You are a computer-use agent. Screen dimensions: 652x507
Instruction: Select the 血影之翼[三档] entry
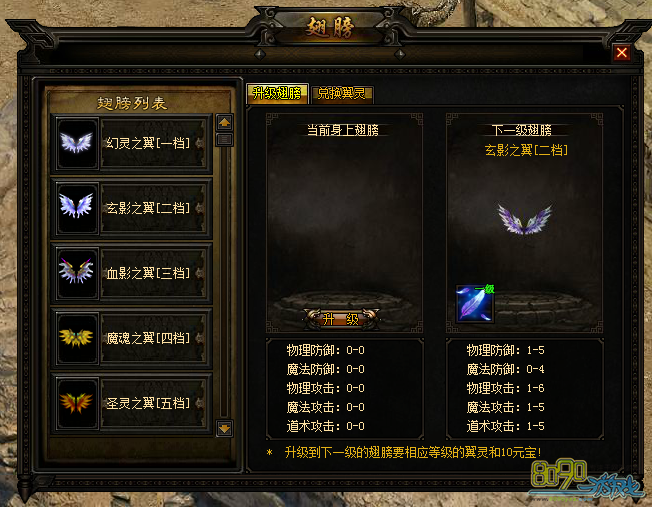131,273
